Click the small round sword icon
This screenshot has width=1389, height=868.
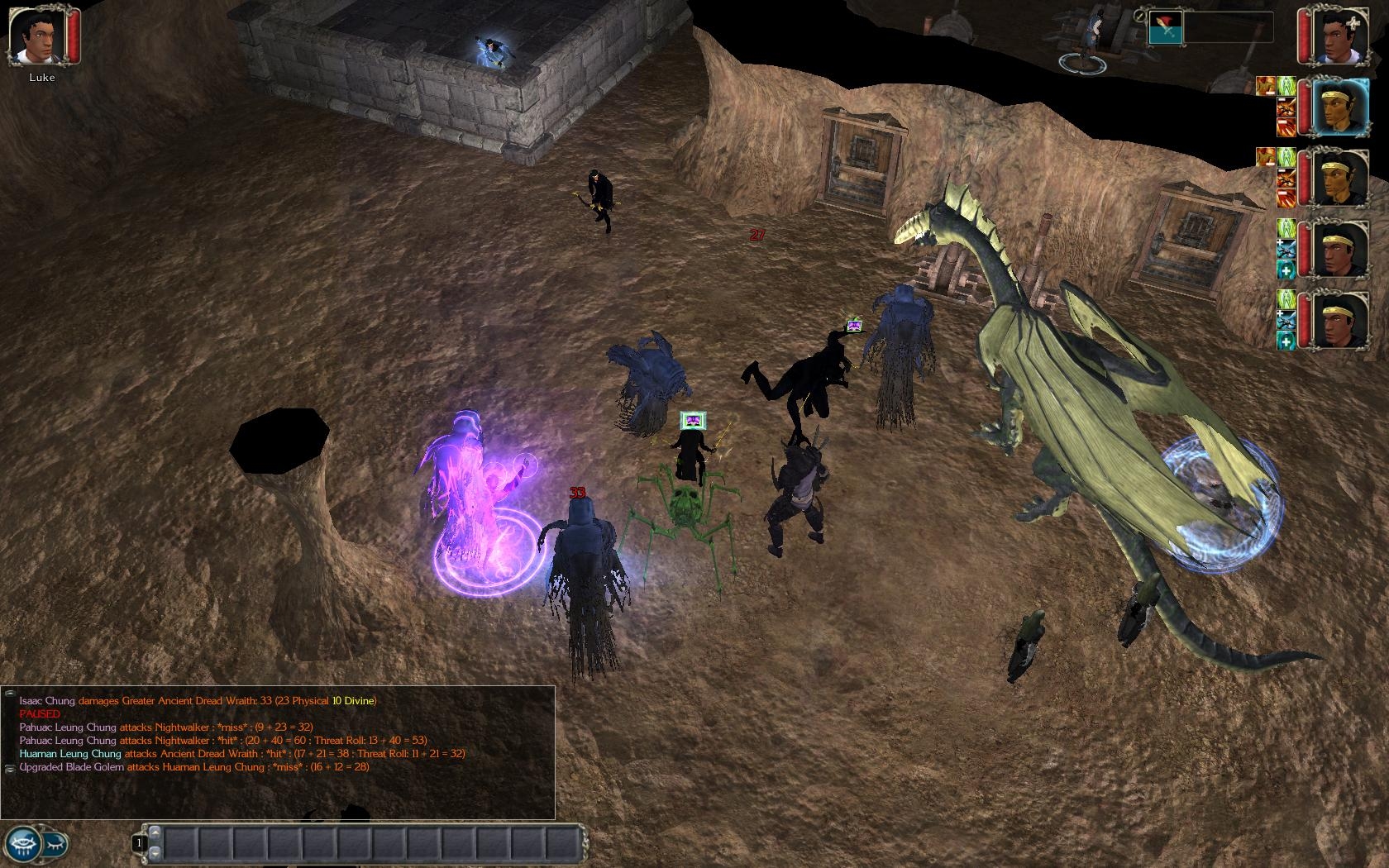[1140, 16]
